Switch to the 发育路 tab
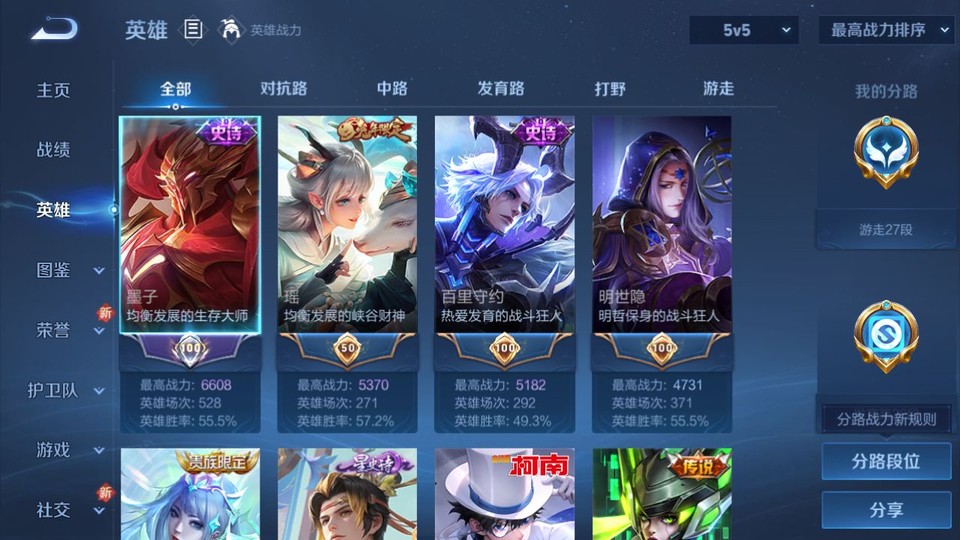This screenshot has height=540, width=960. click(x=501, y=89)
